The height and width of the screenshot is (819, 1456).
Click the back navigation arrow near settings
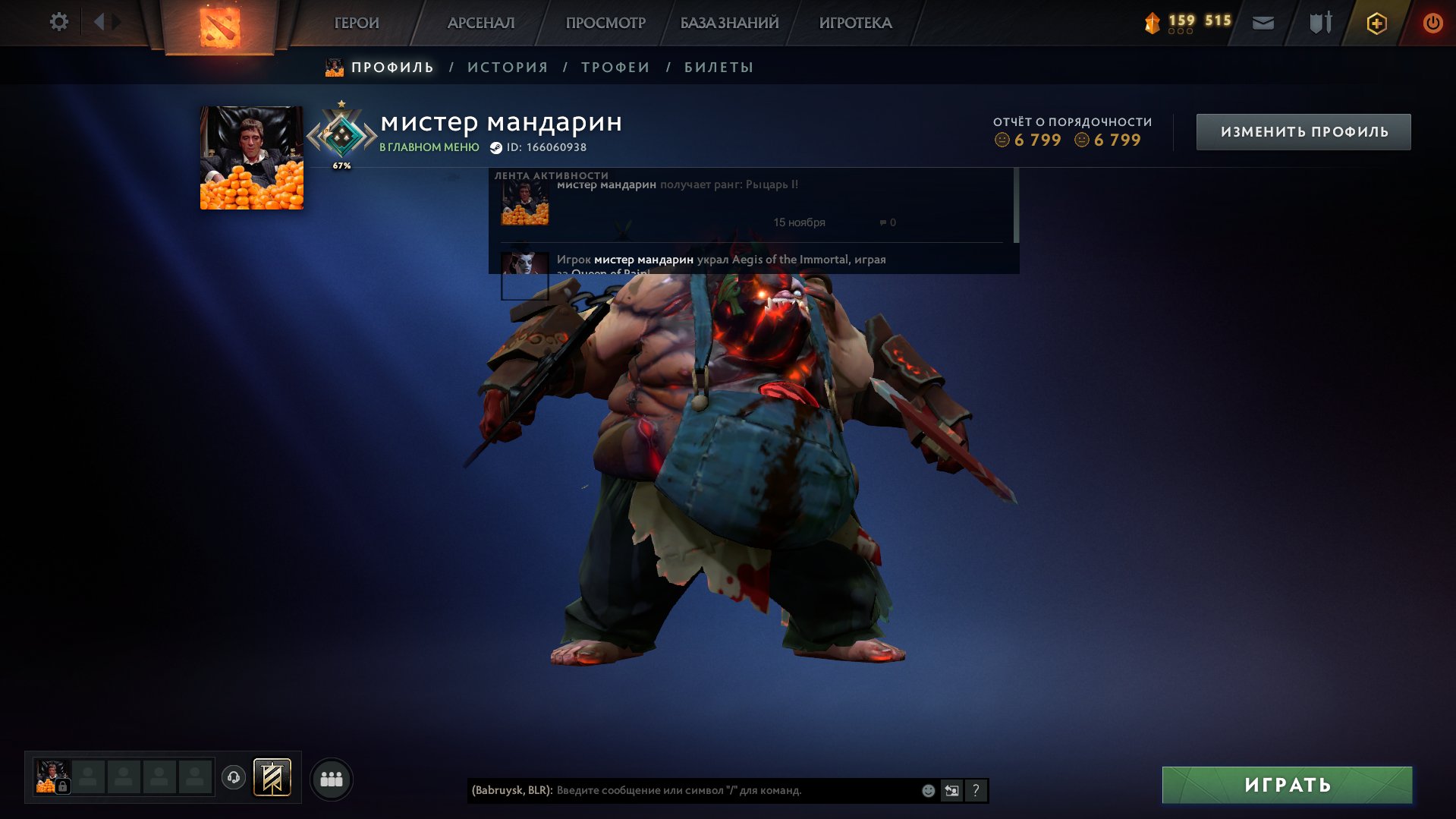coord(99,22)
